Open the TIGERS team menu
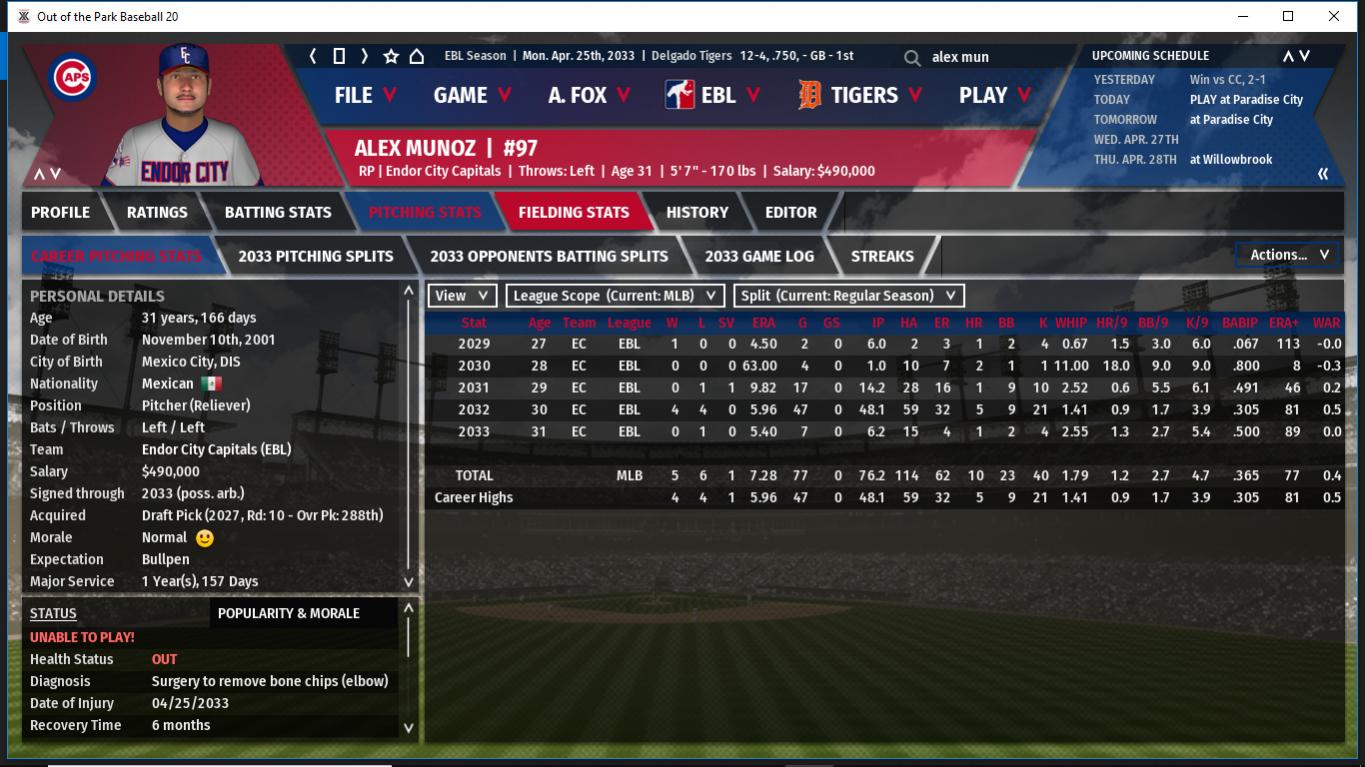Screen dimensions: 1365x767 (861, 95)
